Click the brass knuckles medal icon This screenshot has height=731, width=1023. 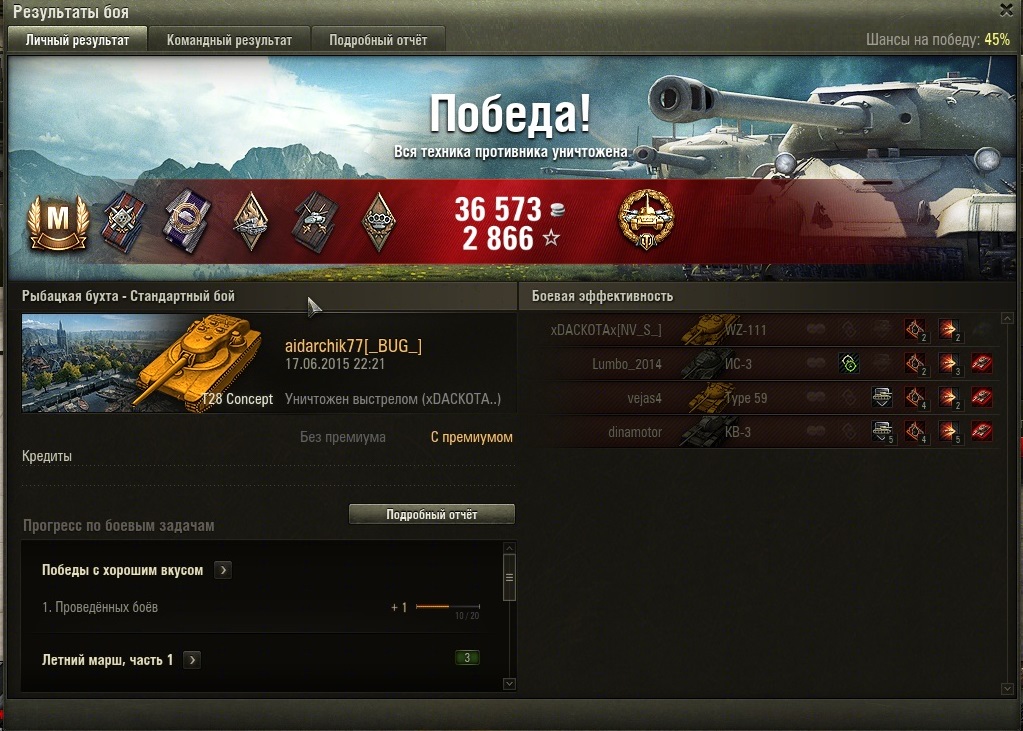(376, 220)
